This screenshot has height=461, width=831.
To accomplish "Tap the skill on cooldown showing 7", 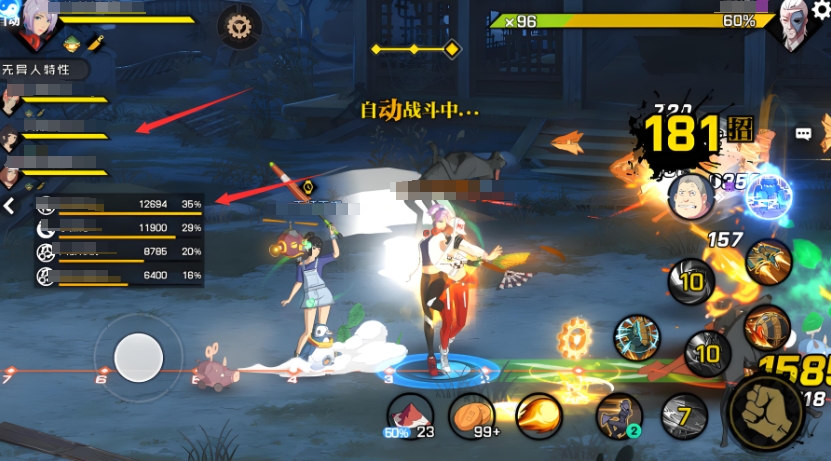I will coord(684,412).
